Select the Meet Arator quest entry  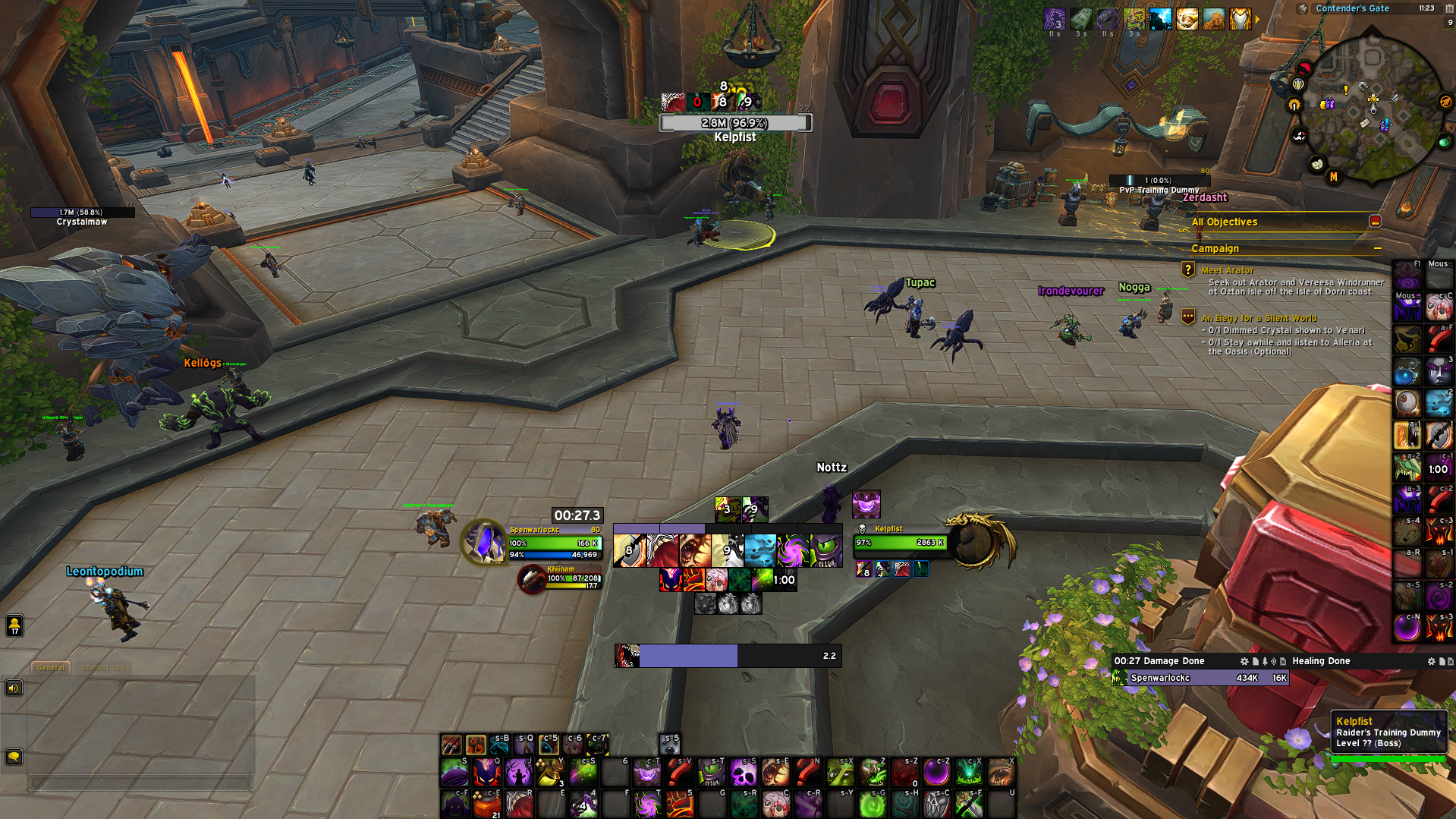click(x=1227, y=270)
